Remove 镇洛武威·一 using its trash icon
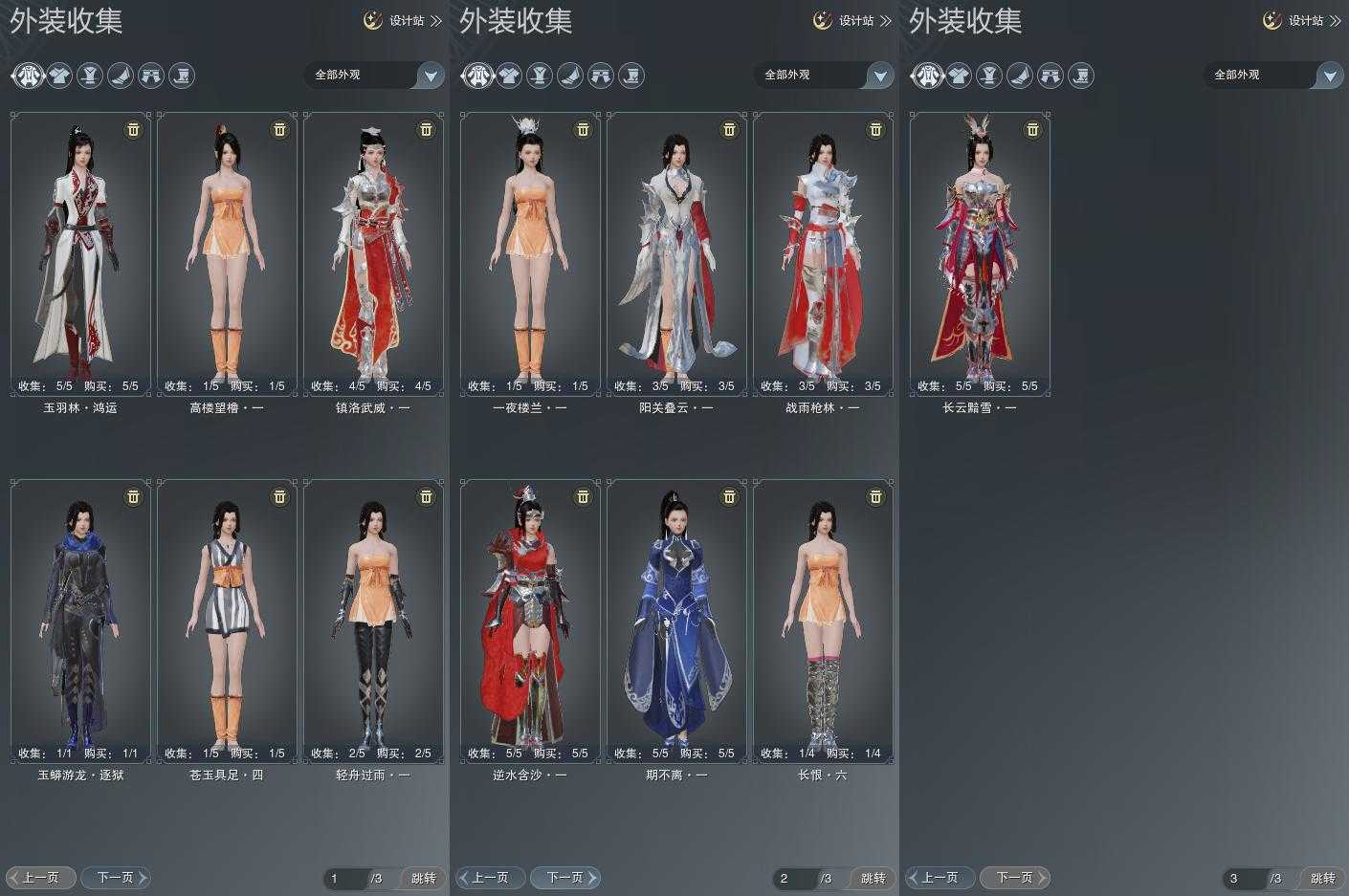1349x896 pixels. 426,129
